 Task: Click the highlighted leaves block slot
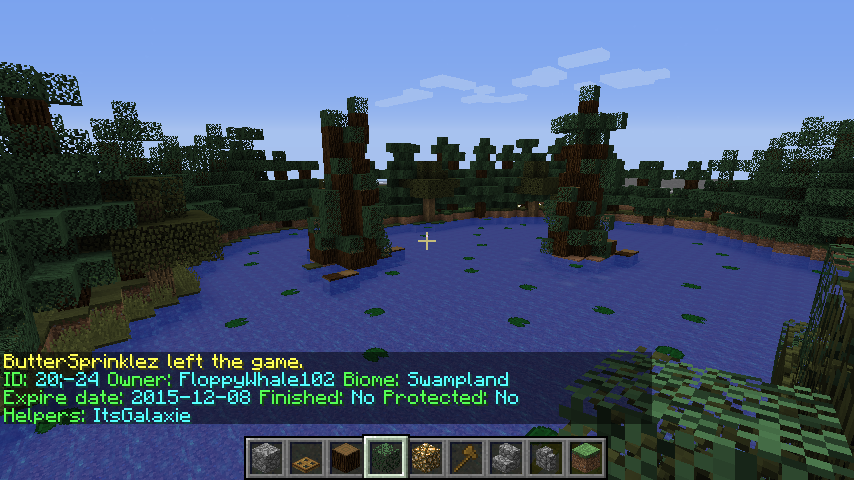[386, 457]
